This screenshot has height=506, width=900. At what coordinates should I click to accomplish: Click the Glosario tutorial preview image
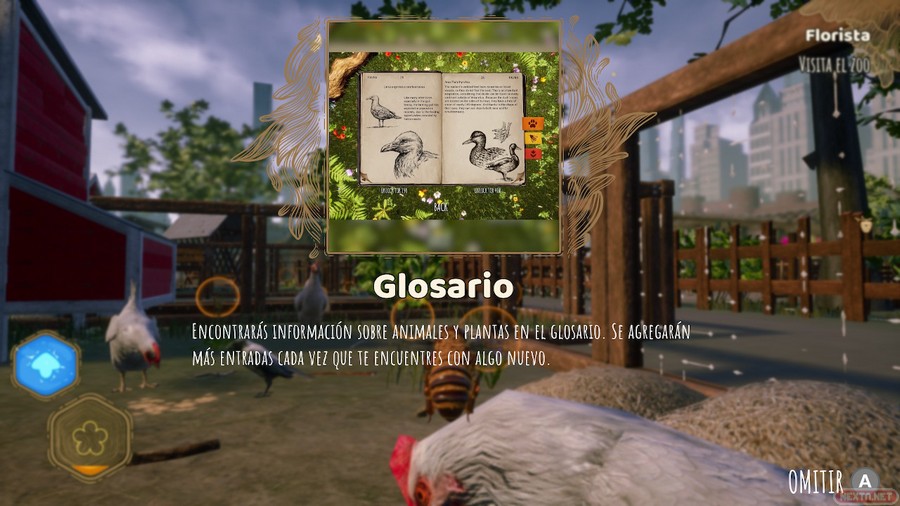tap(444, 137)
